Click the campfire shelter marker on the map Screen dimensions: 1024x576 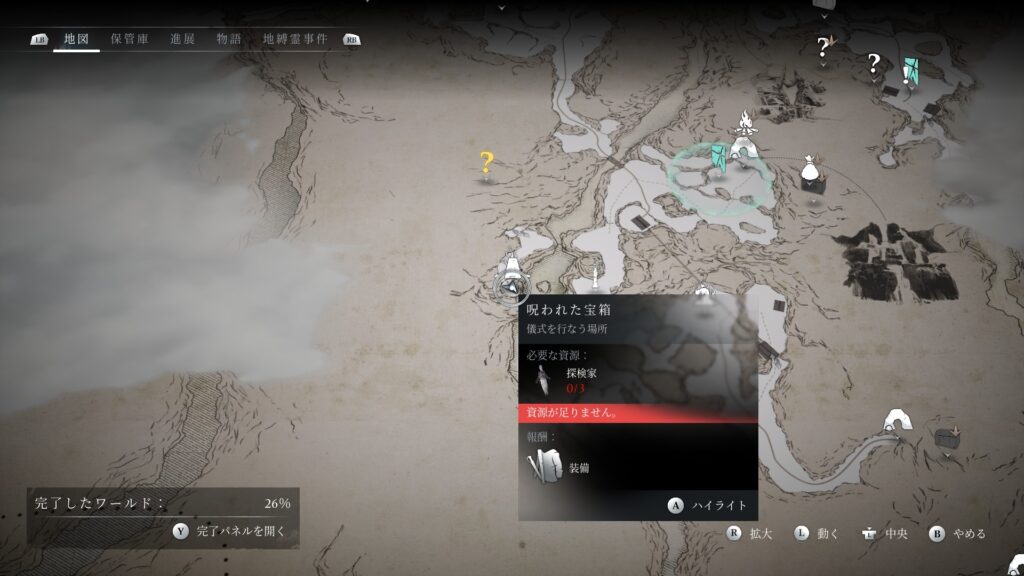click(x=742, y=138)
